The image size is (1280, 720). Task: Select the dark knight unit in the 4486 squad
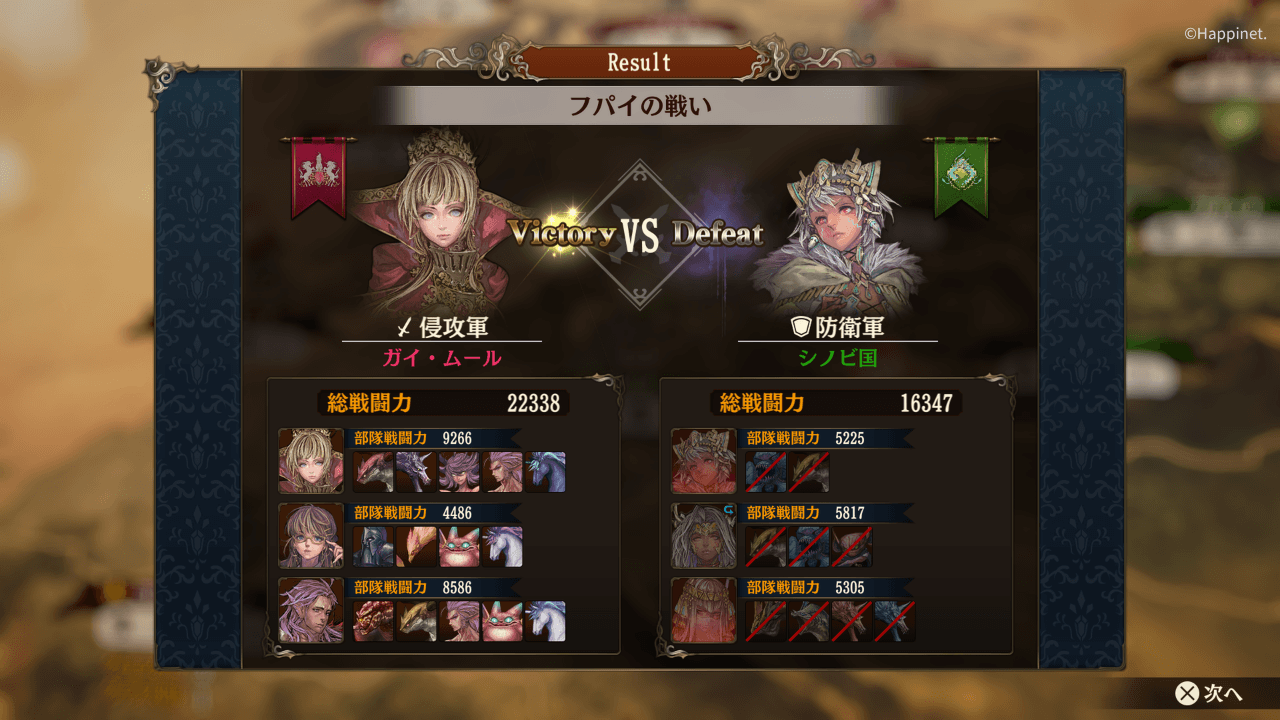tap(374, 547)
